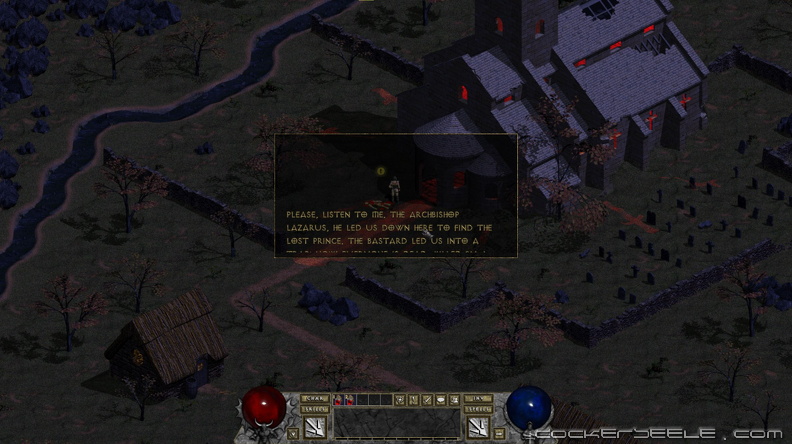Click the small button beside the mana orb

(499, 433)
